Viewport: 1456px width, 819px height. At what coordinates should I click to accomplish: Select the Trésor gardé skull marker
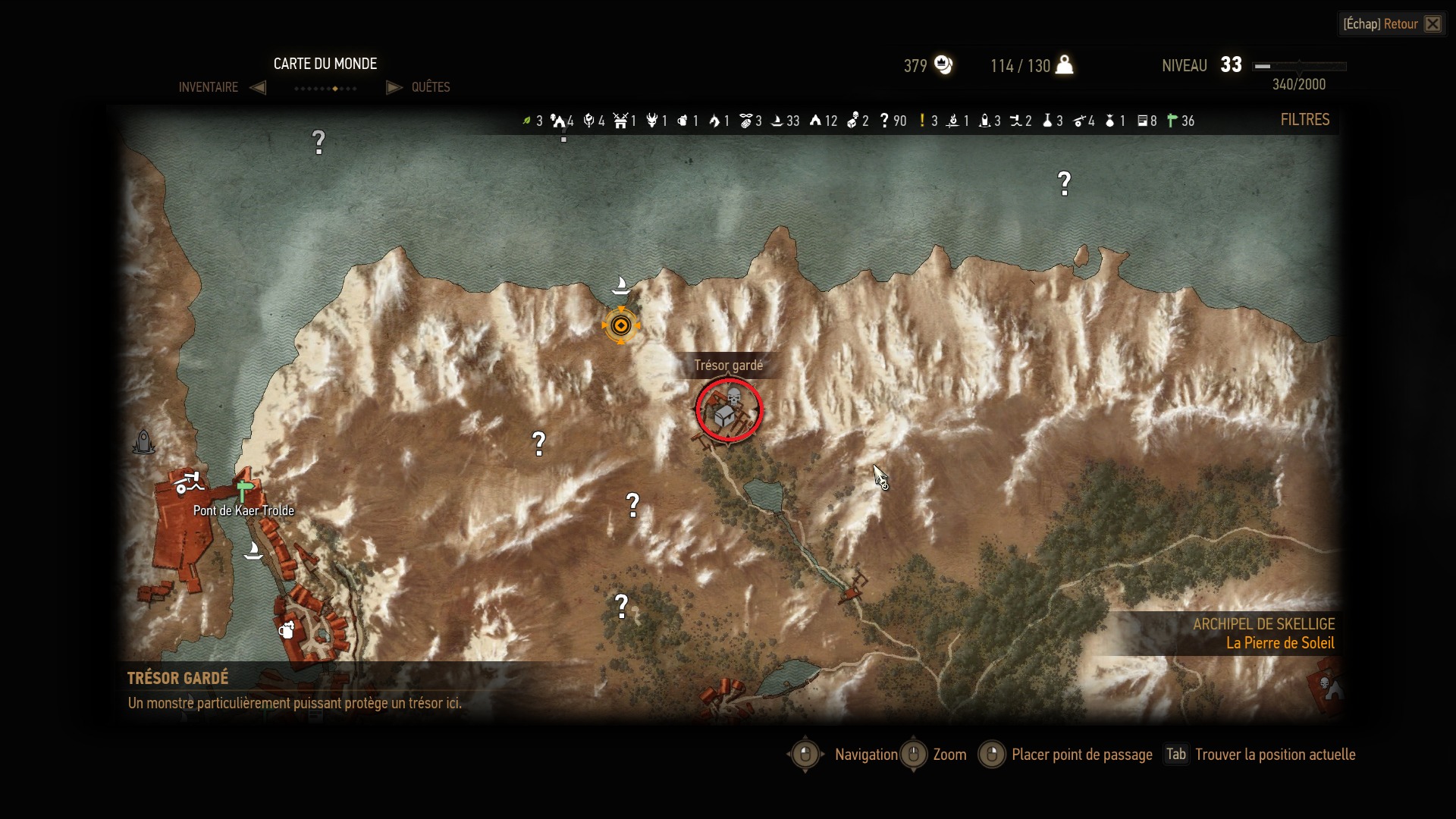tap(729, 410)
